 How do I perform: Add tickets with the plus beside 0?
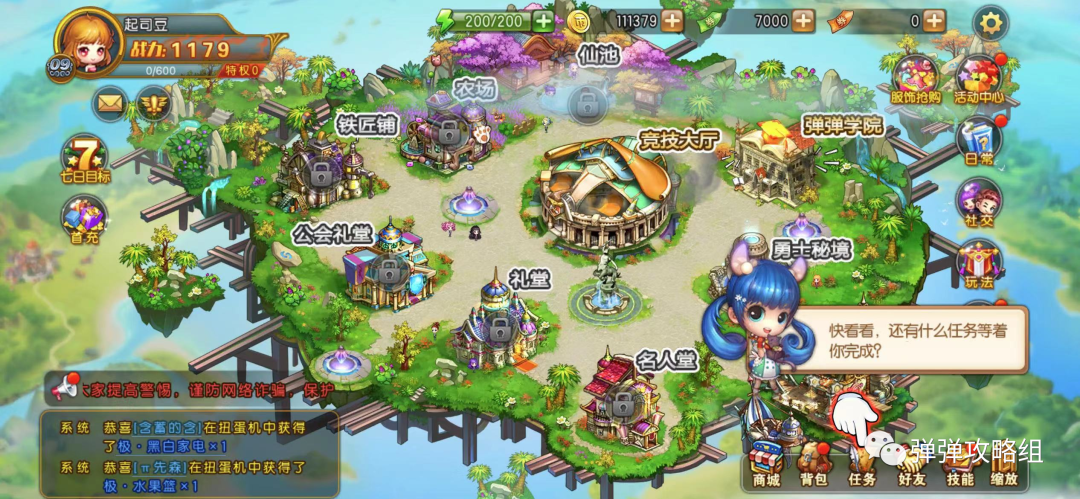(x=933, y=21)
